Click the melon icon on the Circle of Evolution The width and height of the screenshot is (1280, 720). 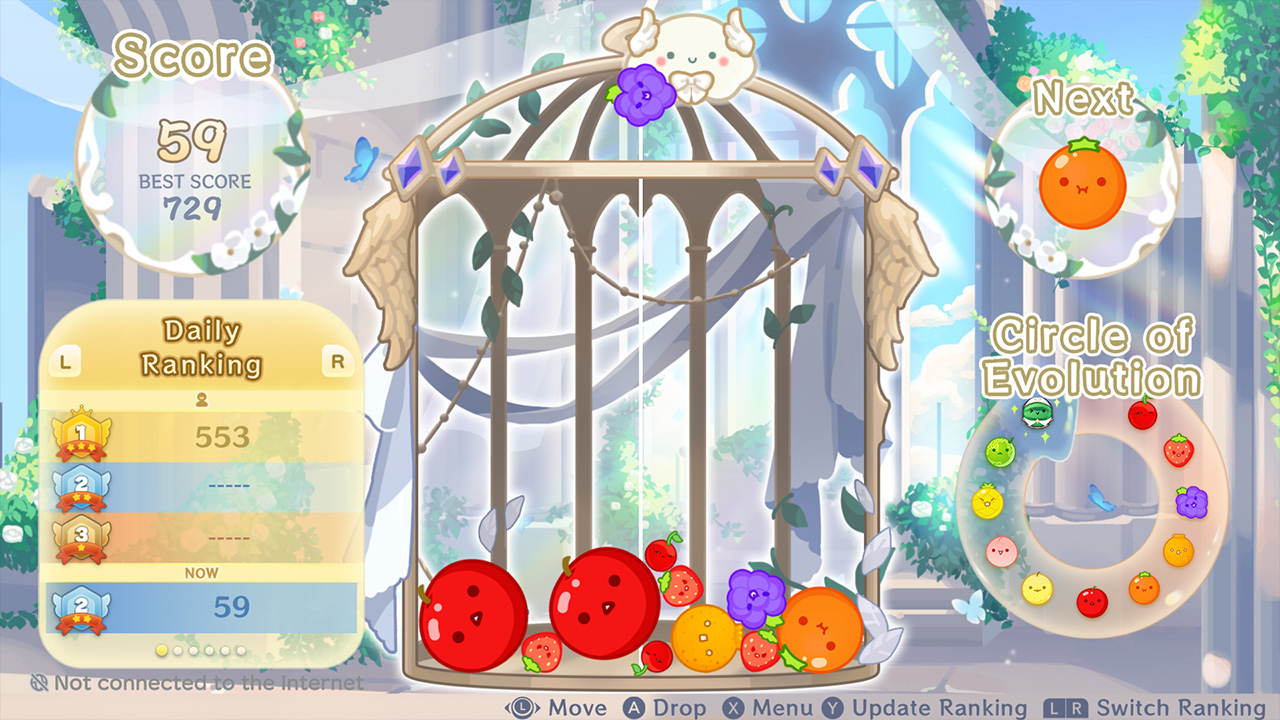[x=1000, y=452]
